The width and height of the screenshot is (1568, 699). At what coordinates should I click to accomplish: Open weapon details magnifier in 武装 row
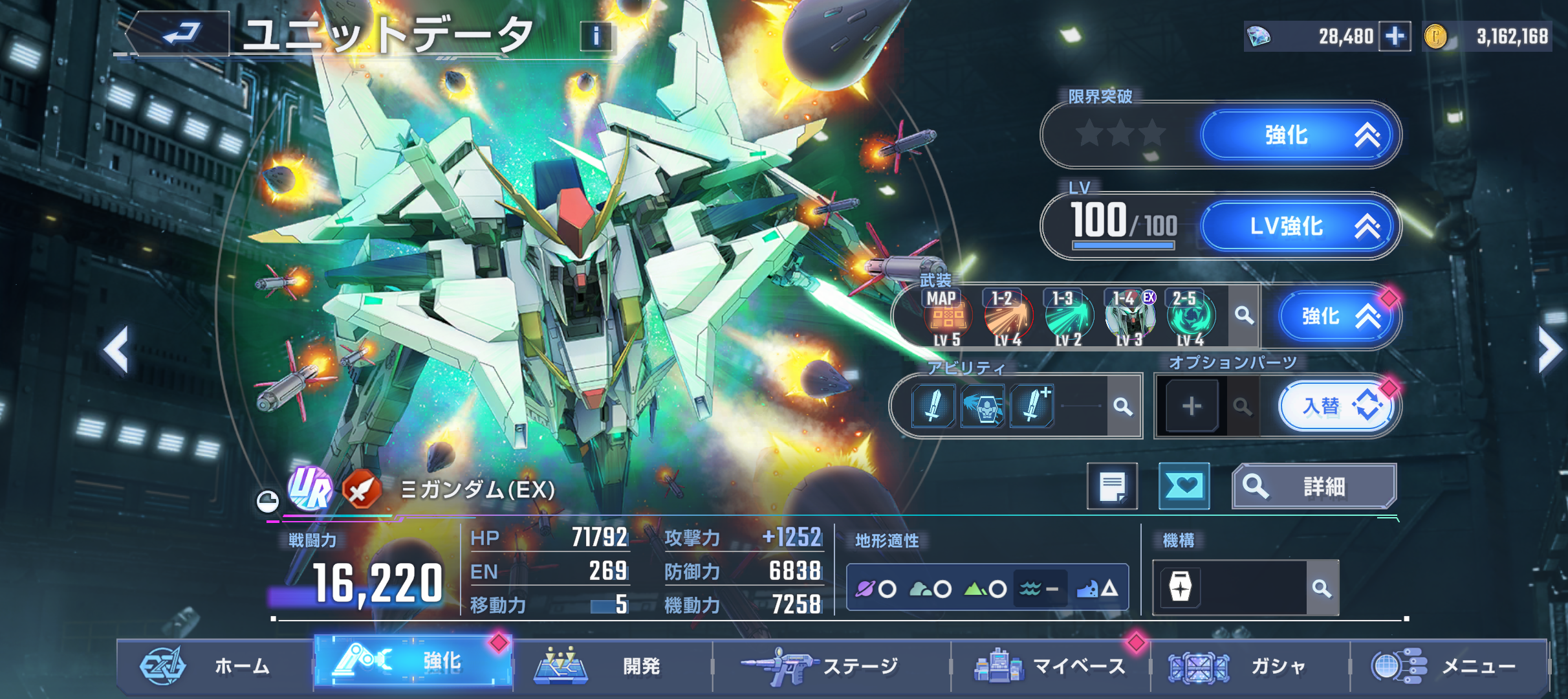(x=1244, y=316)
